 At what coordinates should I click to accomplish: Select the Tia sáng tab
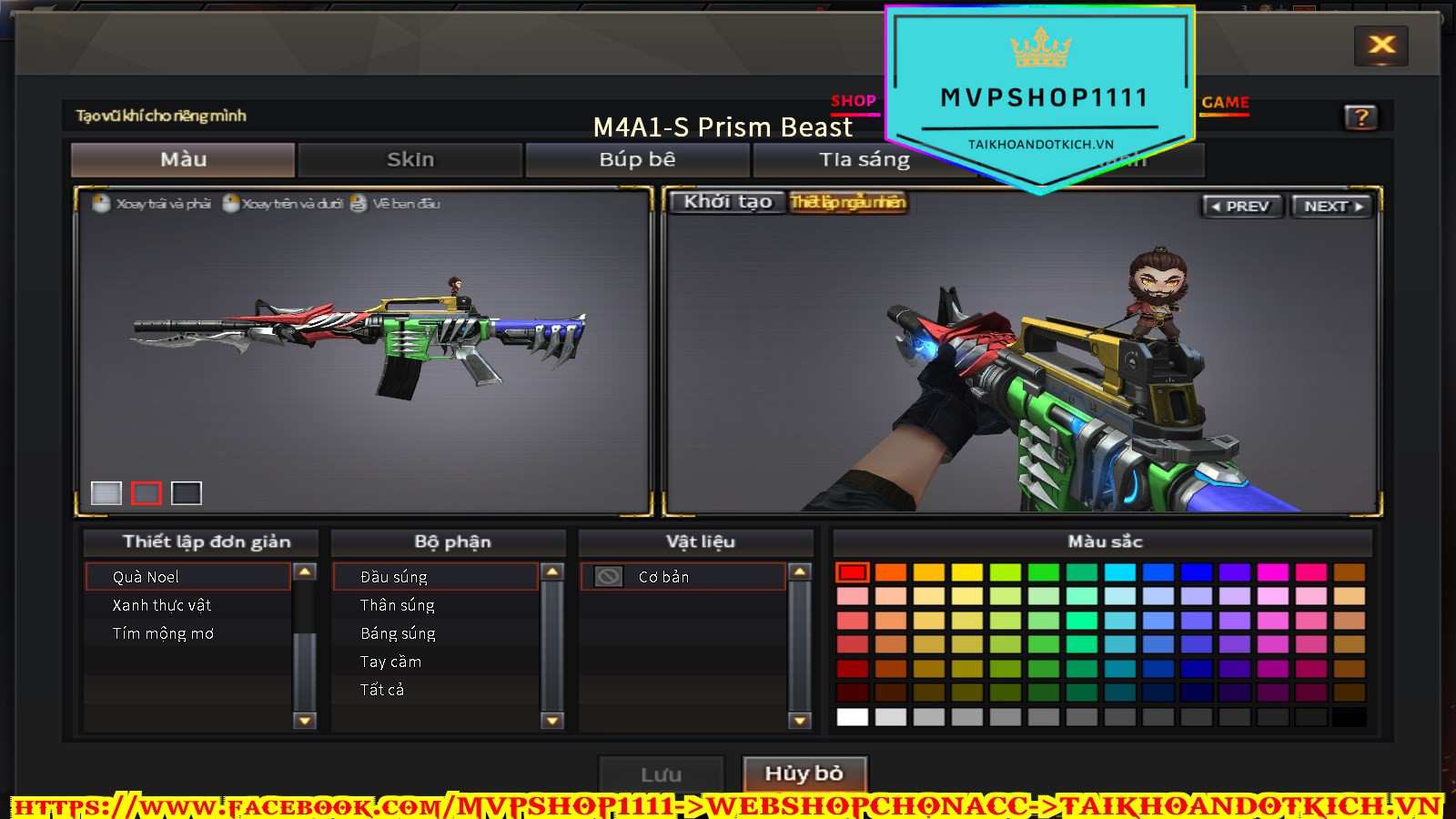coord(864,160)
